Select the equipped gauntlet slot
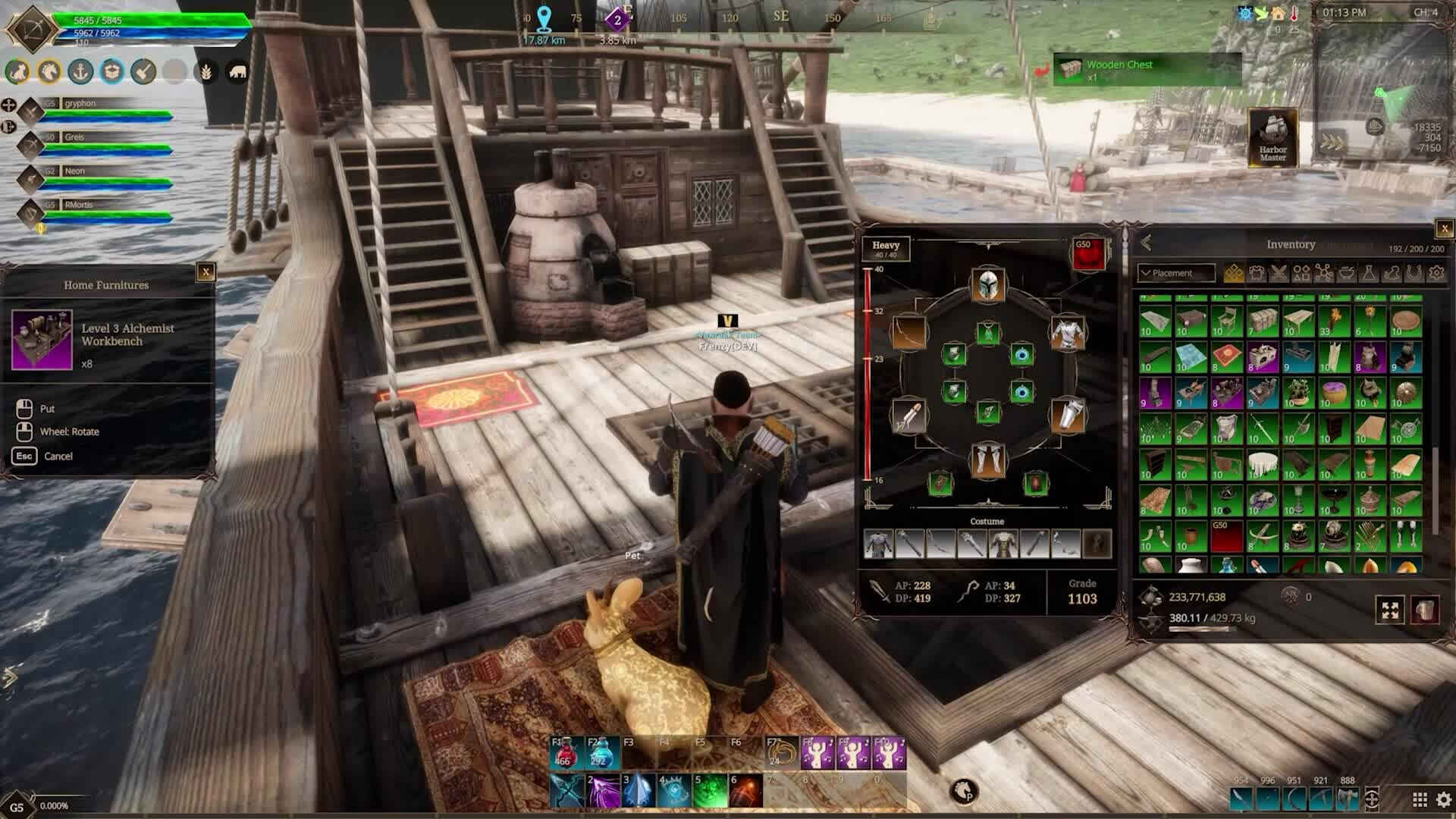Image resolution: width=1456 pixels, height=819 pixels. coord(1067,415)
